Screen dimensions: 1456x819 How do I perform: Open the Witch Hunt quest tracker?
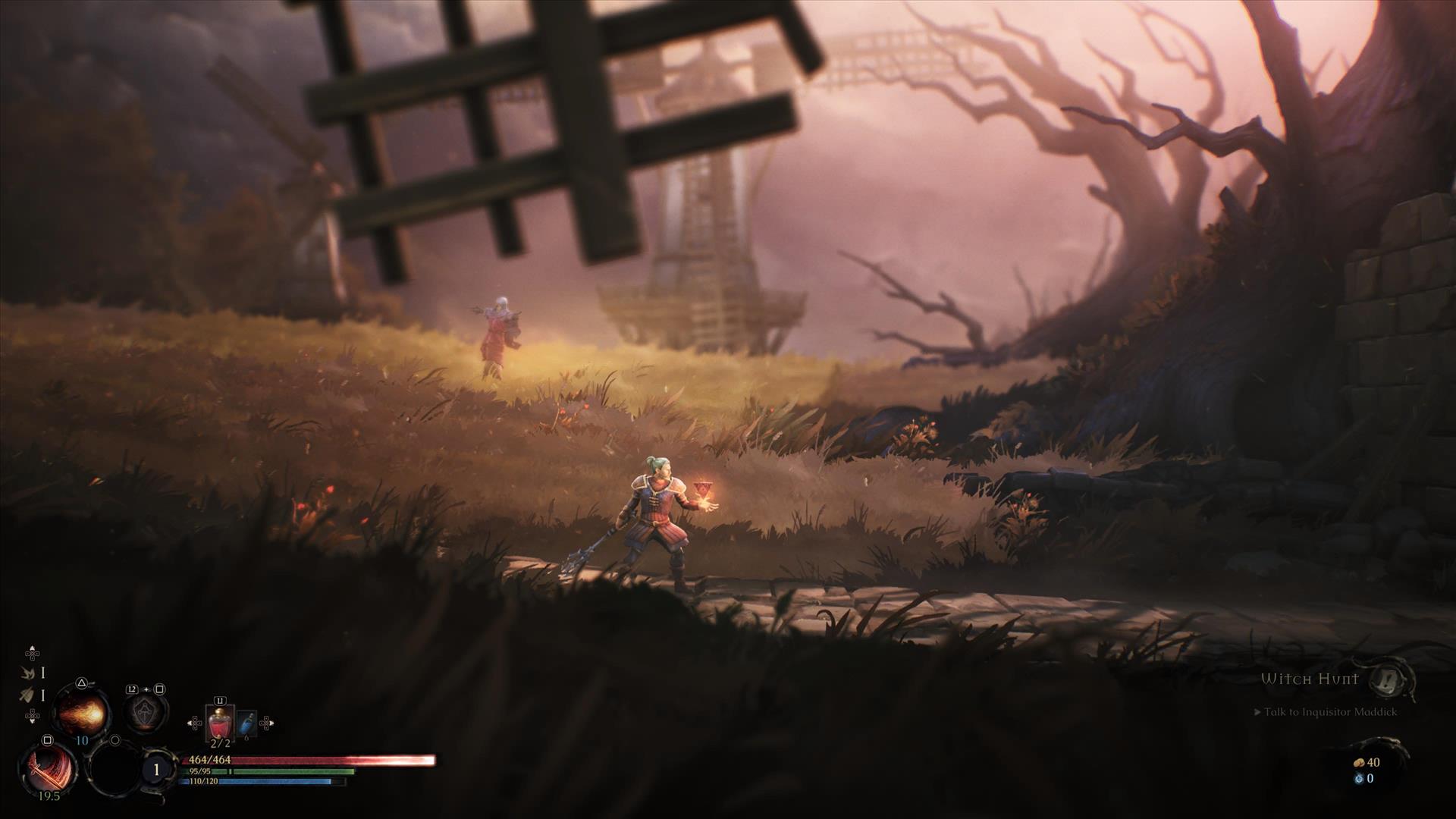(1310, 679)
